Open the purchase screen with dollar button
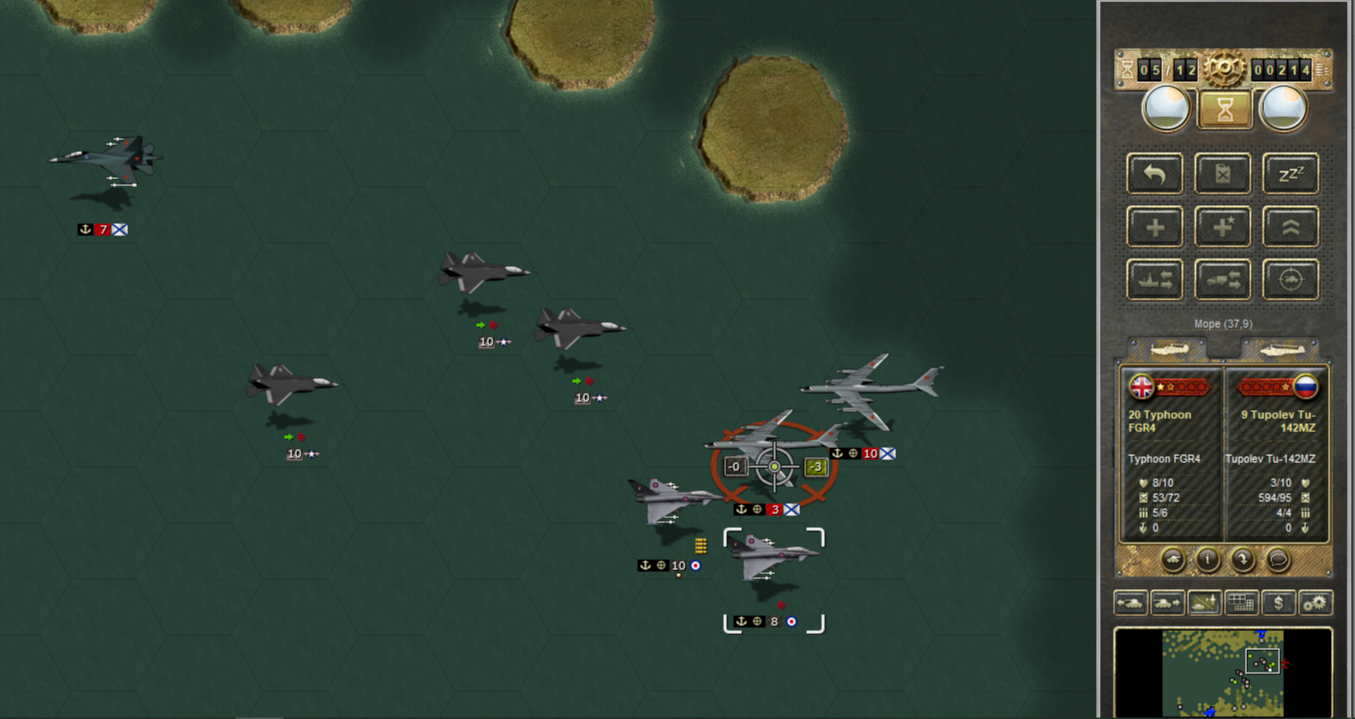The height and width of the screenshot is (719, 1355). (x=1279, y=603)
